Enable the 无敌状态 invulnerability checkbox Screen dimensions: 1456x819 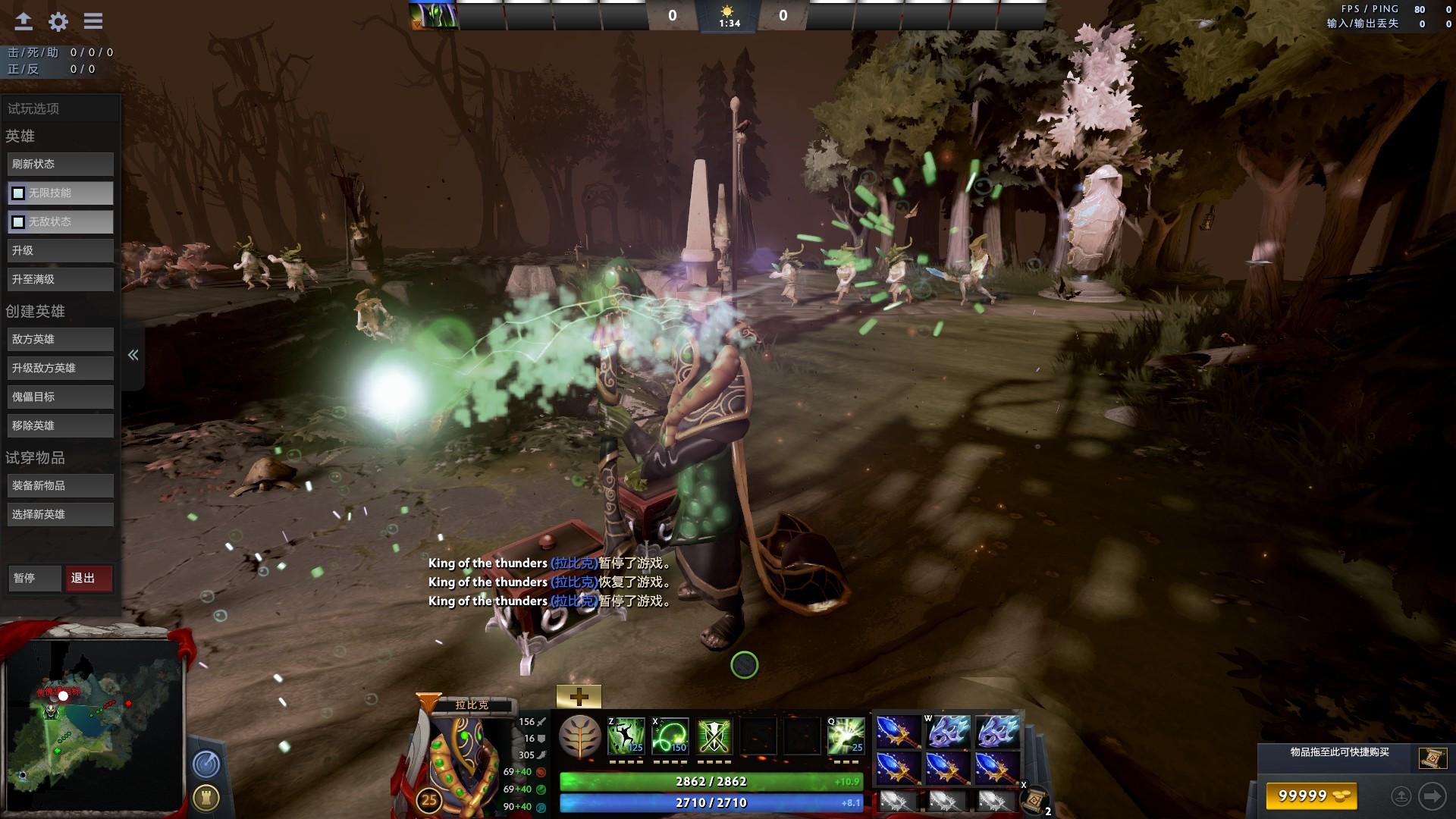[18, 222]
